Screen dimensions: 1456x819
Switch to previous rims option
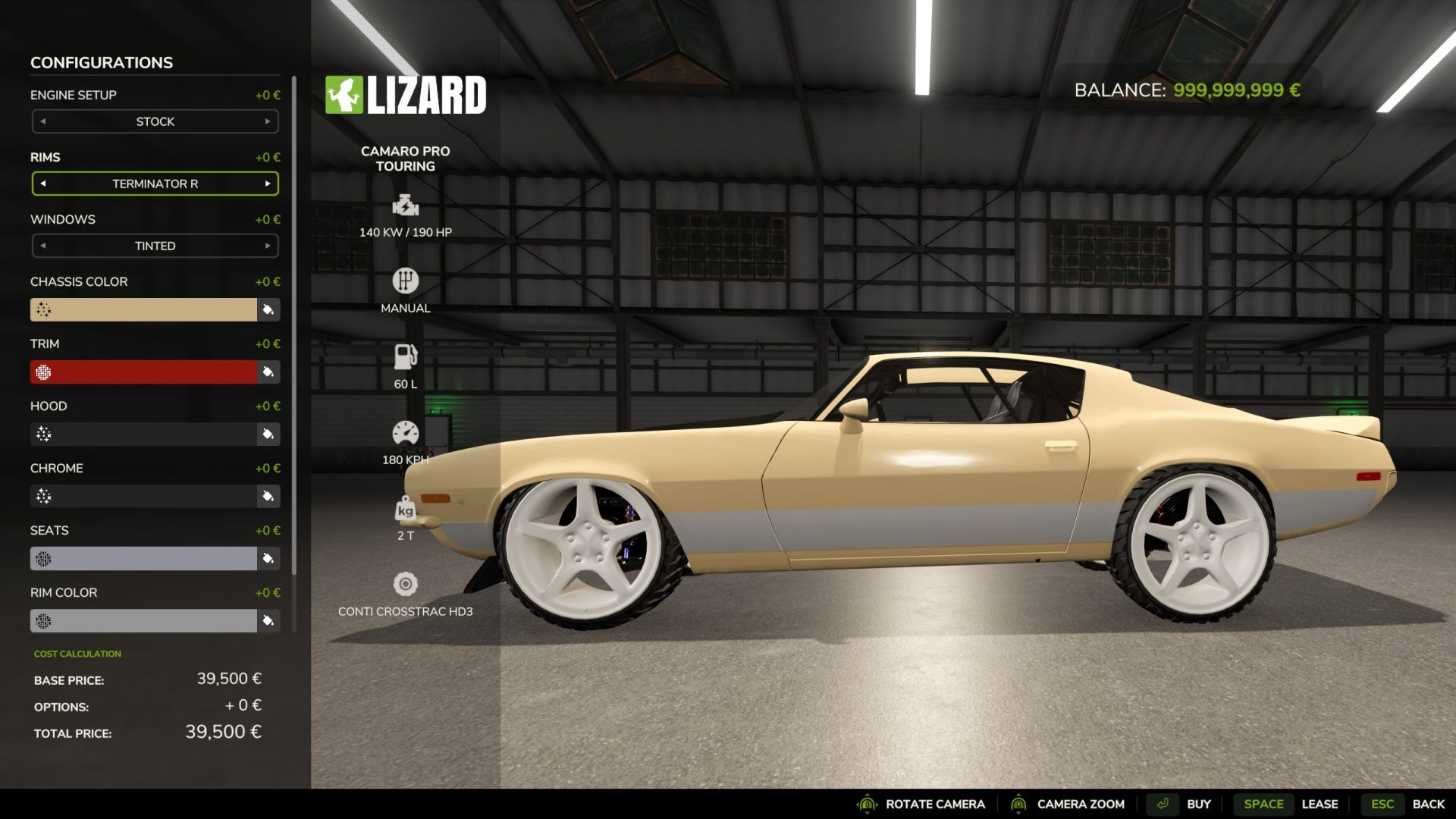43,184
